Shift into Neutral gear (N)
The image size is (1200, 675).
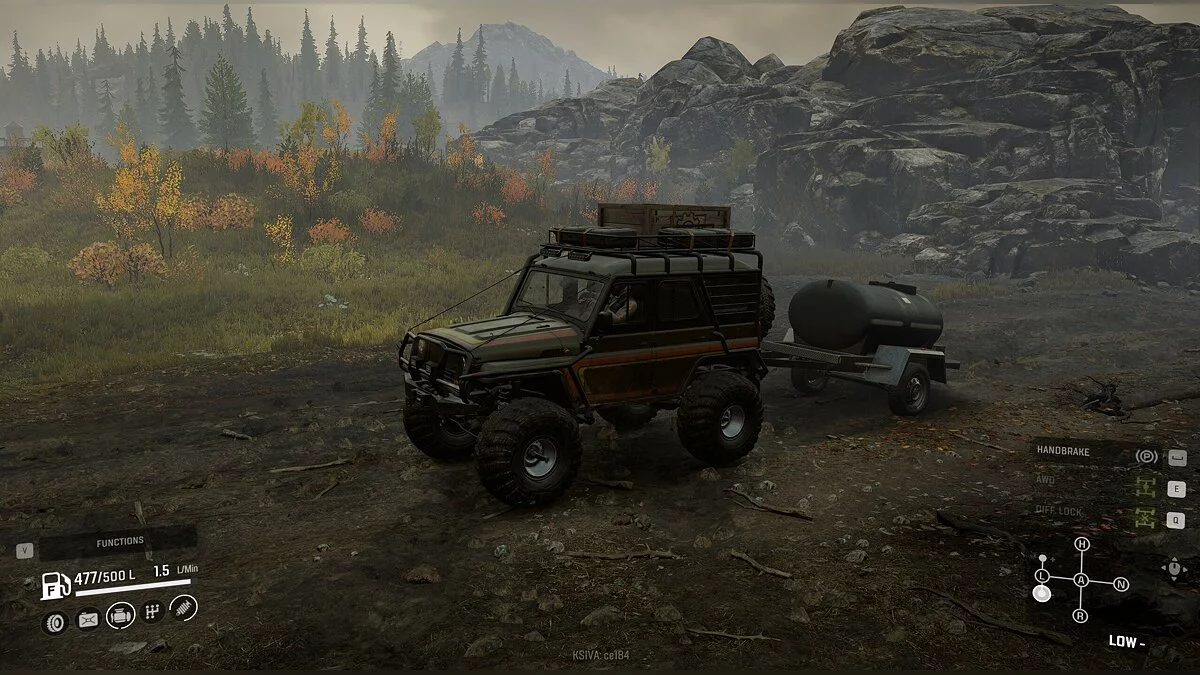point(1121,584)
